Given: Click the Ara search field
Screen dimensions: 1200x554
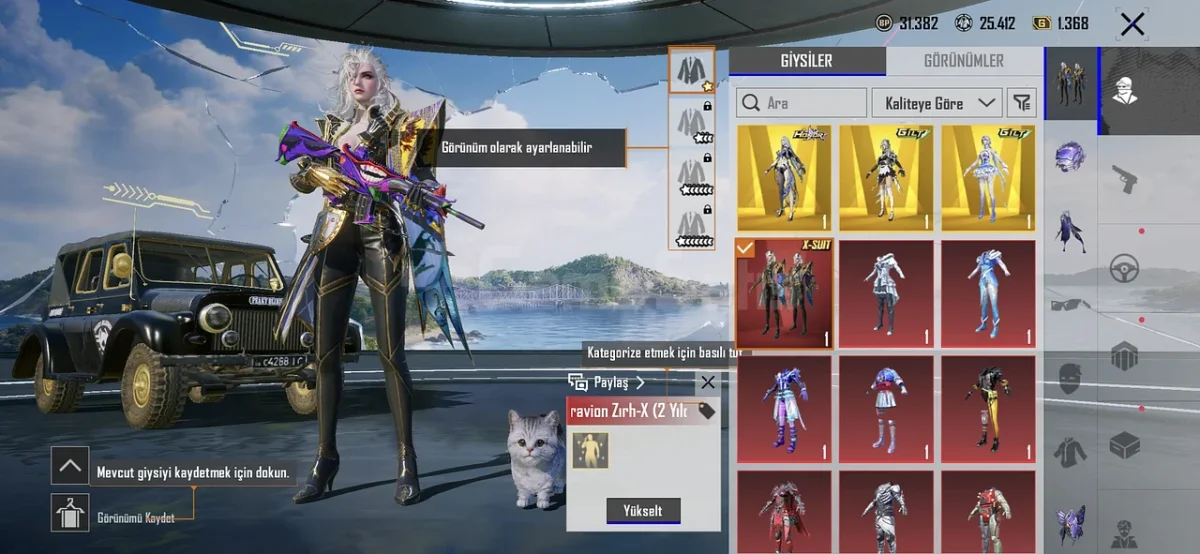Looking at the screenshot, I should tap(802, 103).
